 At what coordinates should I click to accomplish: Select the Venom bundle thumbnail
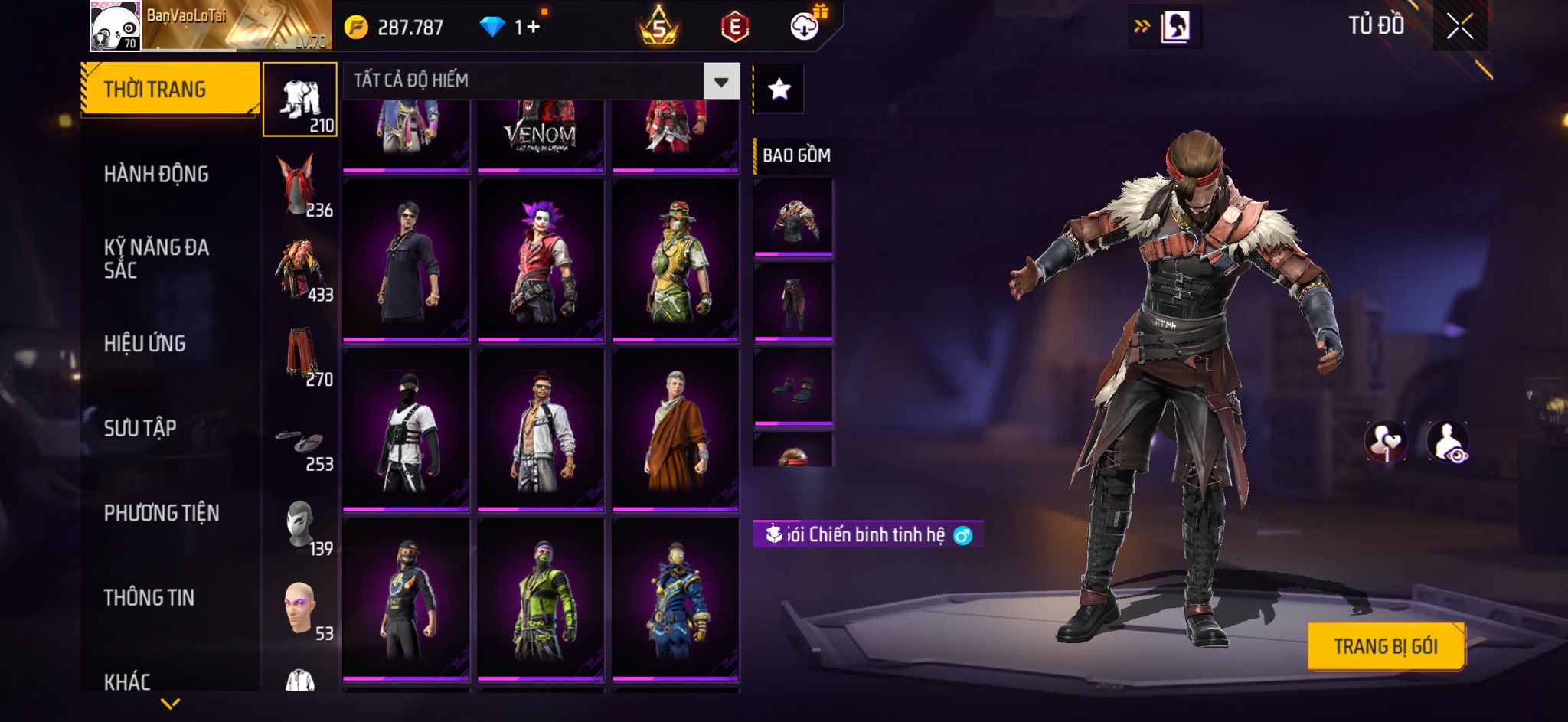coord(541,135)
